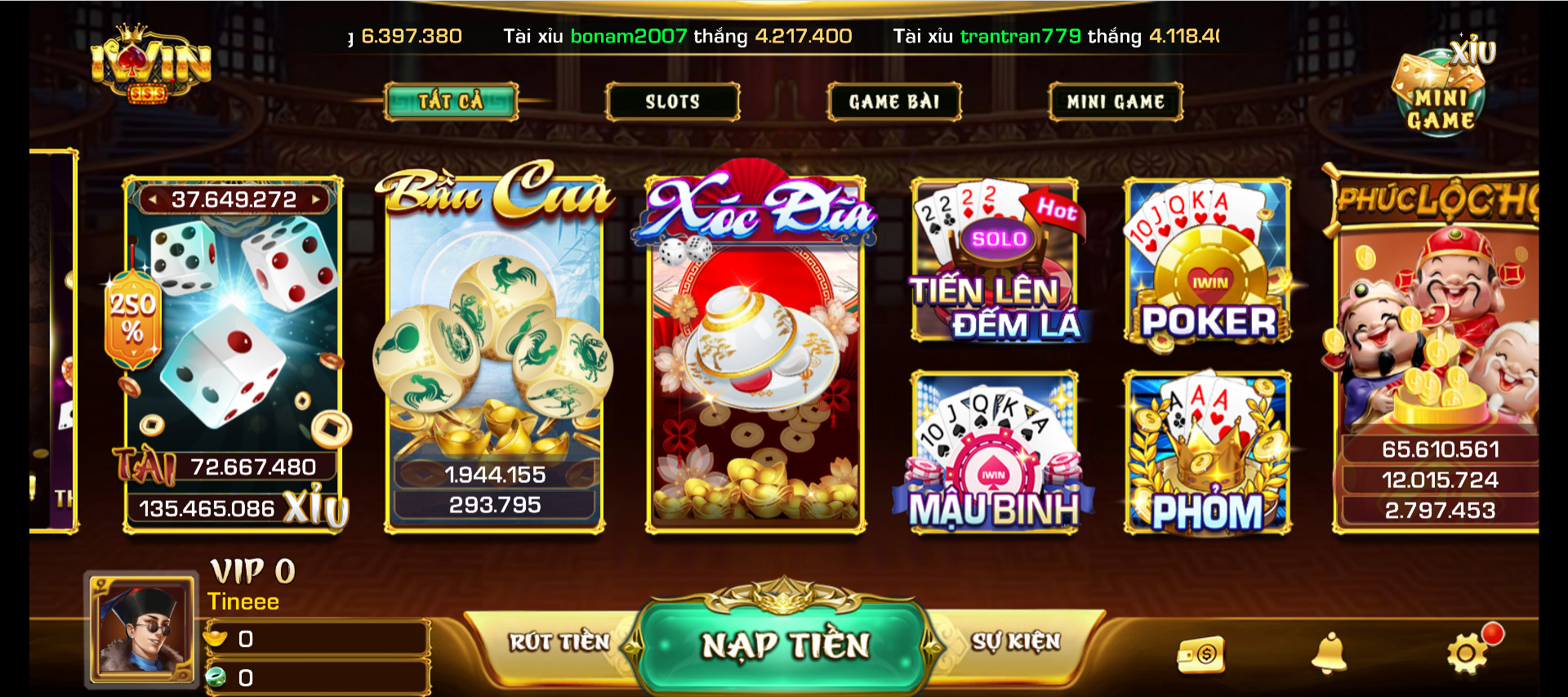Open settings via the gear icon
The width and height of the screenshot is (1568, 697).
pos(1467,654)
